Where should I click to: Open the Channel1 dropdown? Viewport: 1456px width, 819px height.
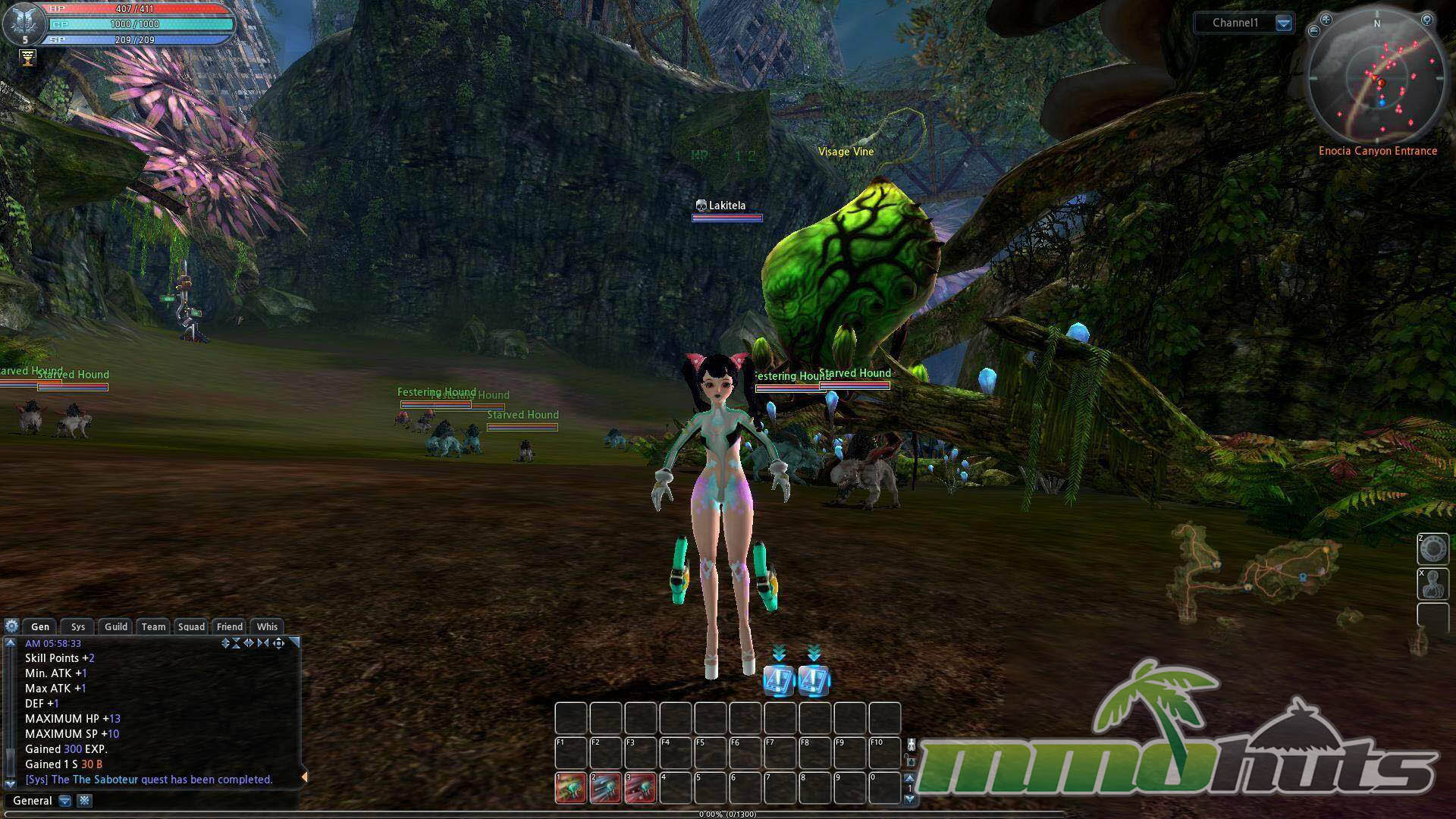click(x=1283, y=23)
